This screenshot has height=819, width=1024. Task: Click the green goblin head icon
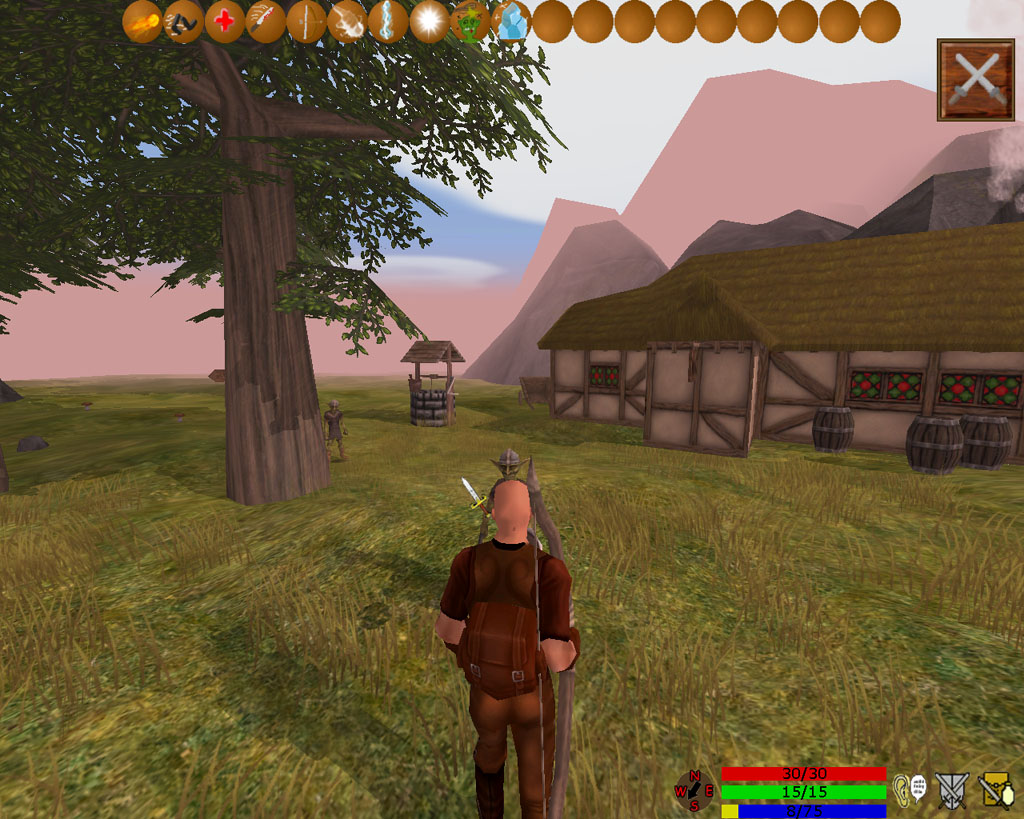click(470, 22)
